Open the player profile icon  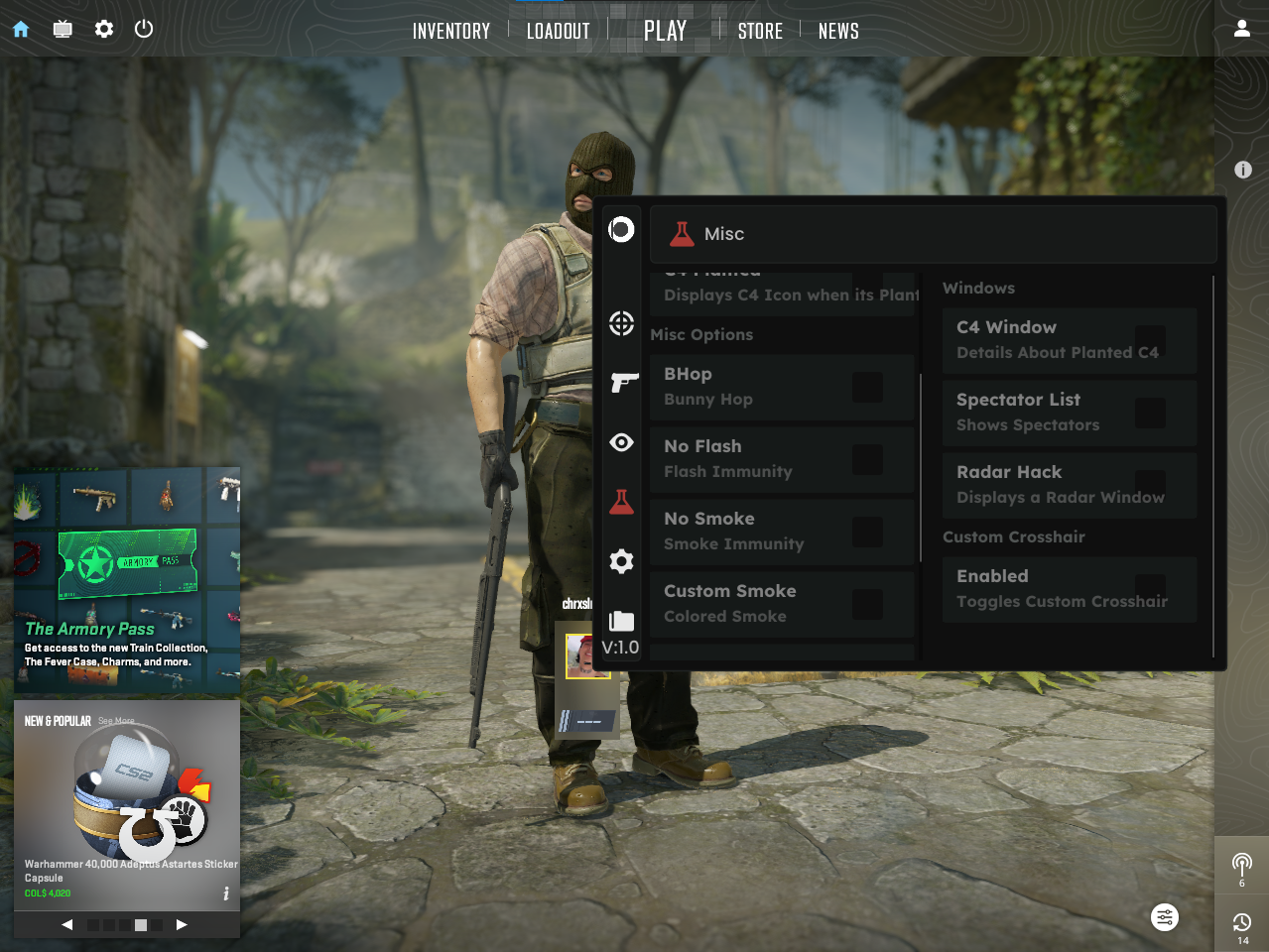1241,29
